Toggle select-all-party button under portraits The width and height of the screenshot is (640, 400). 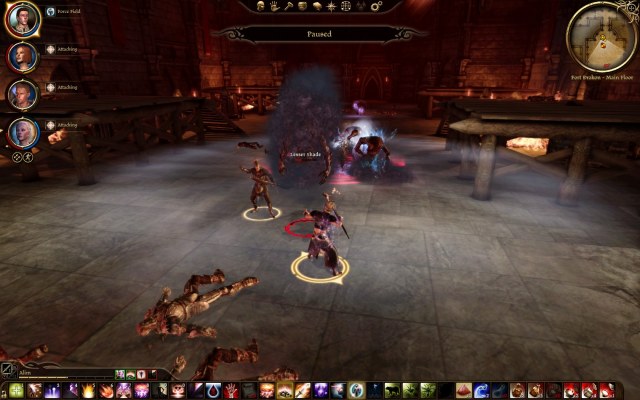tap(16, 157)
